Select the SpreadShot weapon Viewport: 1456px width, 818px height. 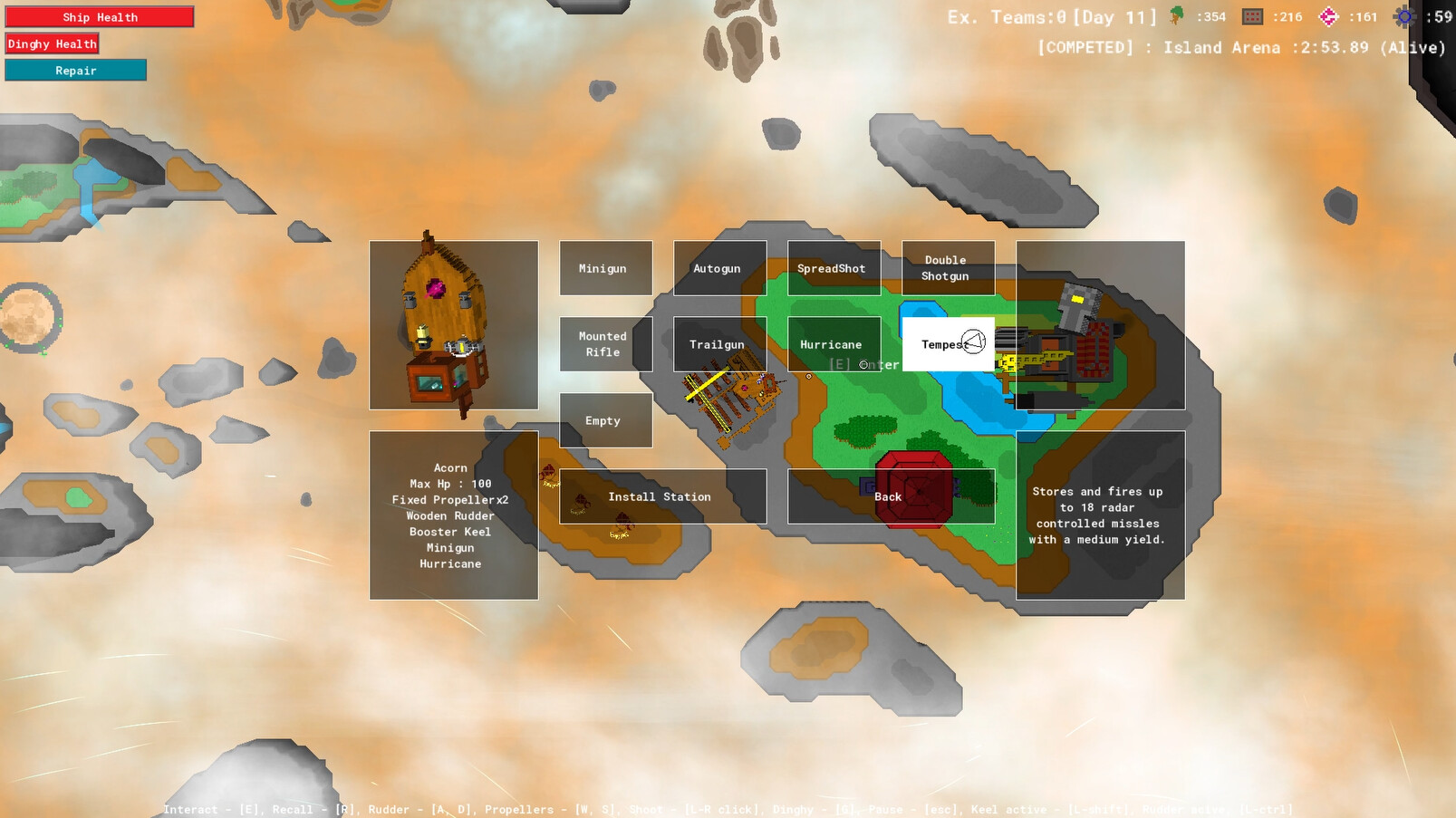coord(832,268)
